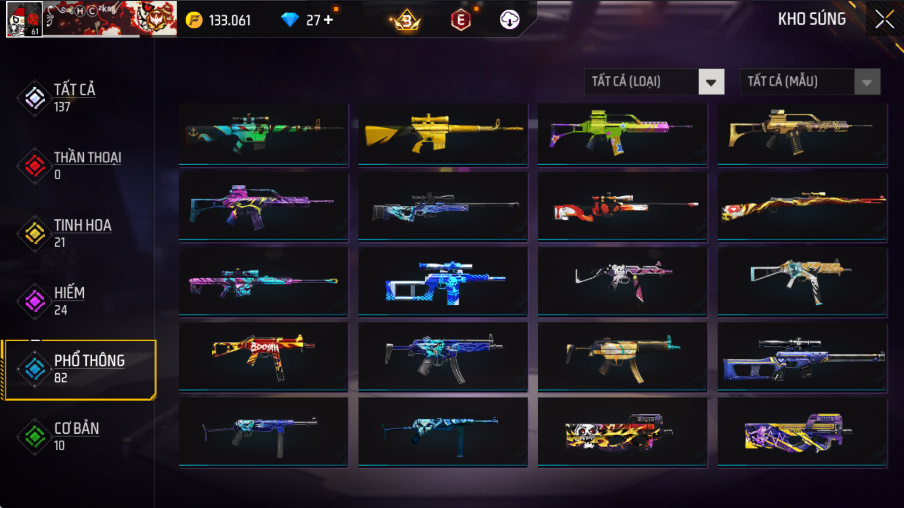Choose the purple and yellow P90 skin

coord(802,431)
